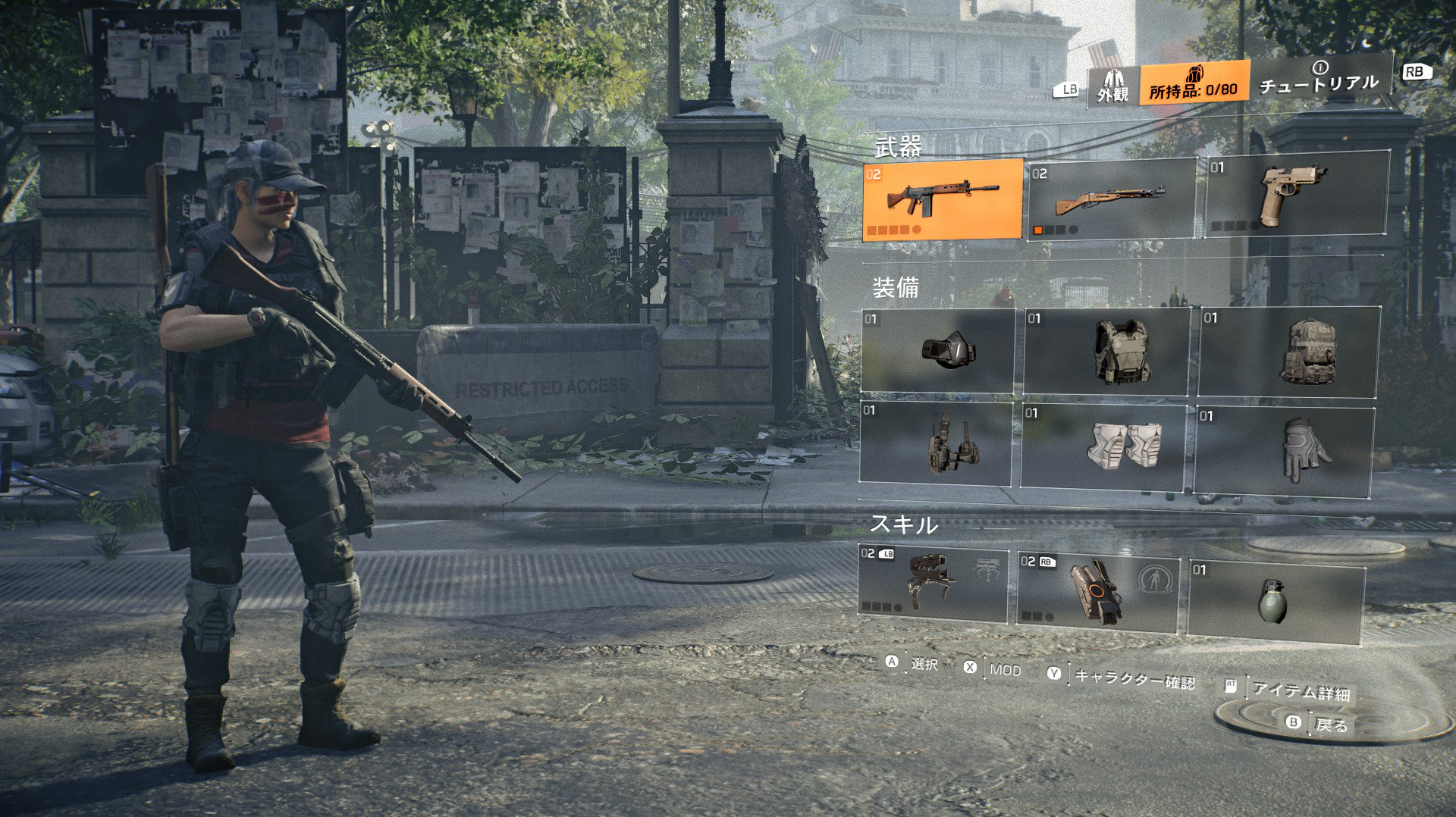
Task: Choose the secondary wooden rifle weapon slot
Action: (1110, 199)
